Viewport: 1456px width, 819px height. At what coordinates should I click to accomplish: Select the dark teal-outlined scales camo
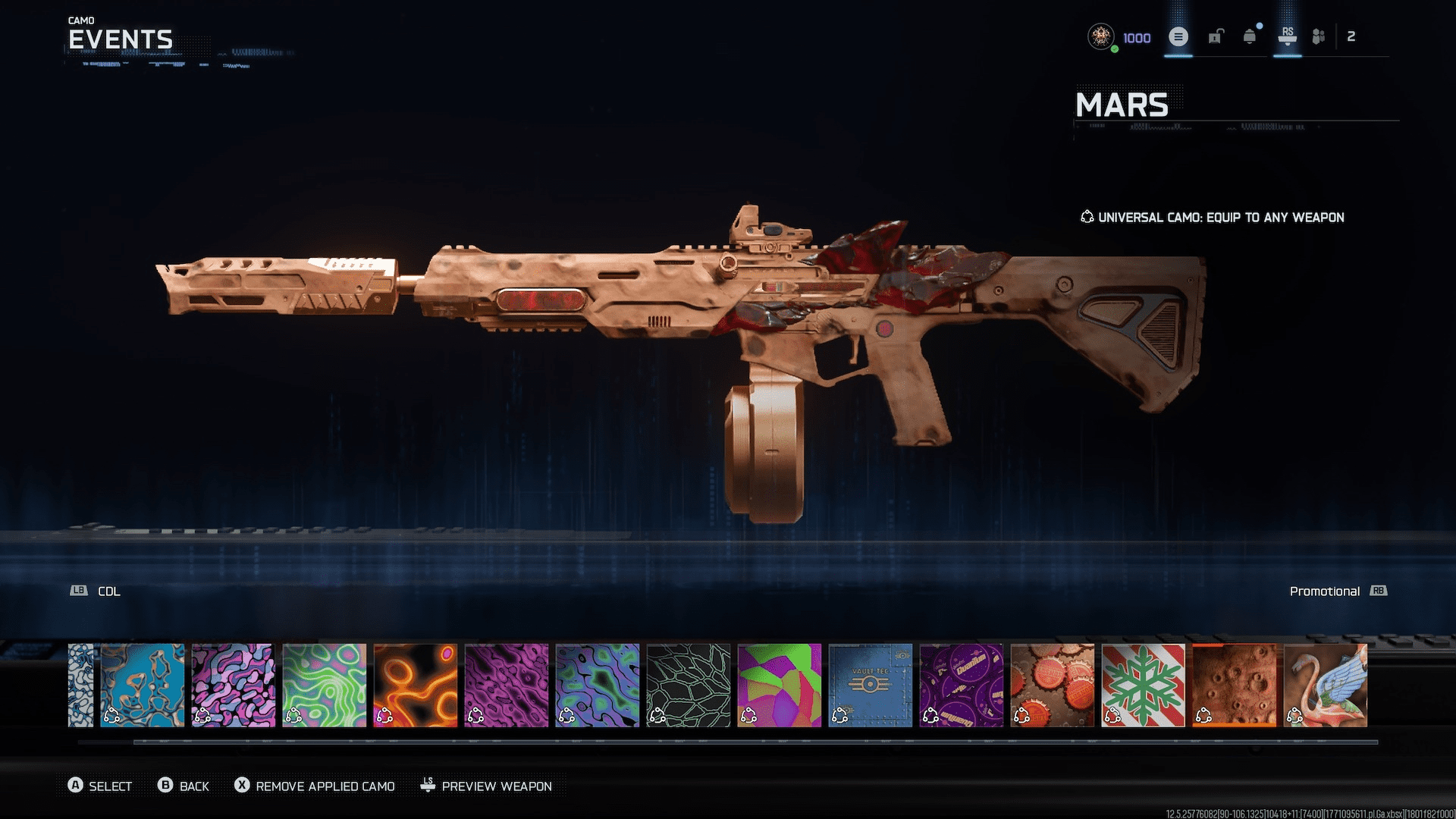click(688, 685)
